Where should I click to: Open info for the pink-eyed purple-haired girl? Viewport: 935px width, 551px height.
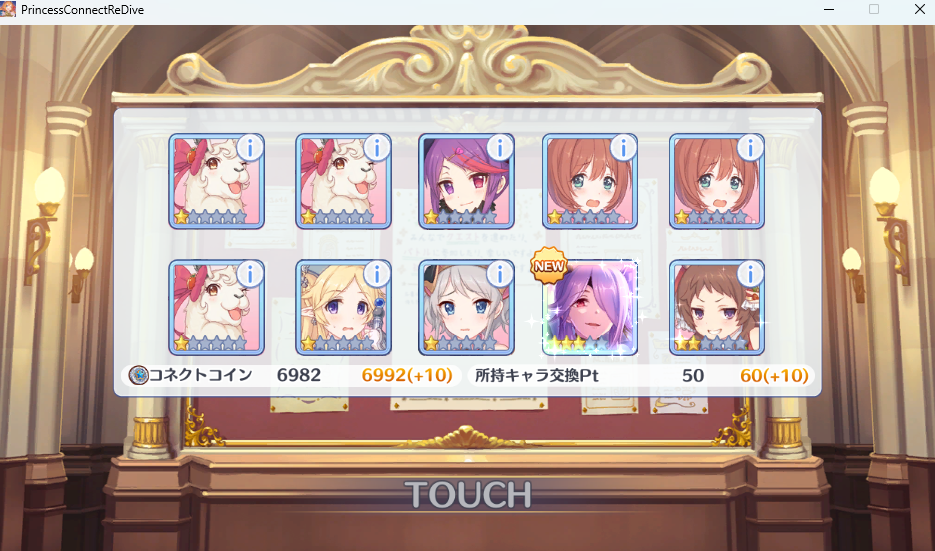click(x=499, y=148)
